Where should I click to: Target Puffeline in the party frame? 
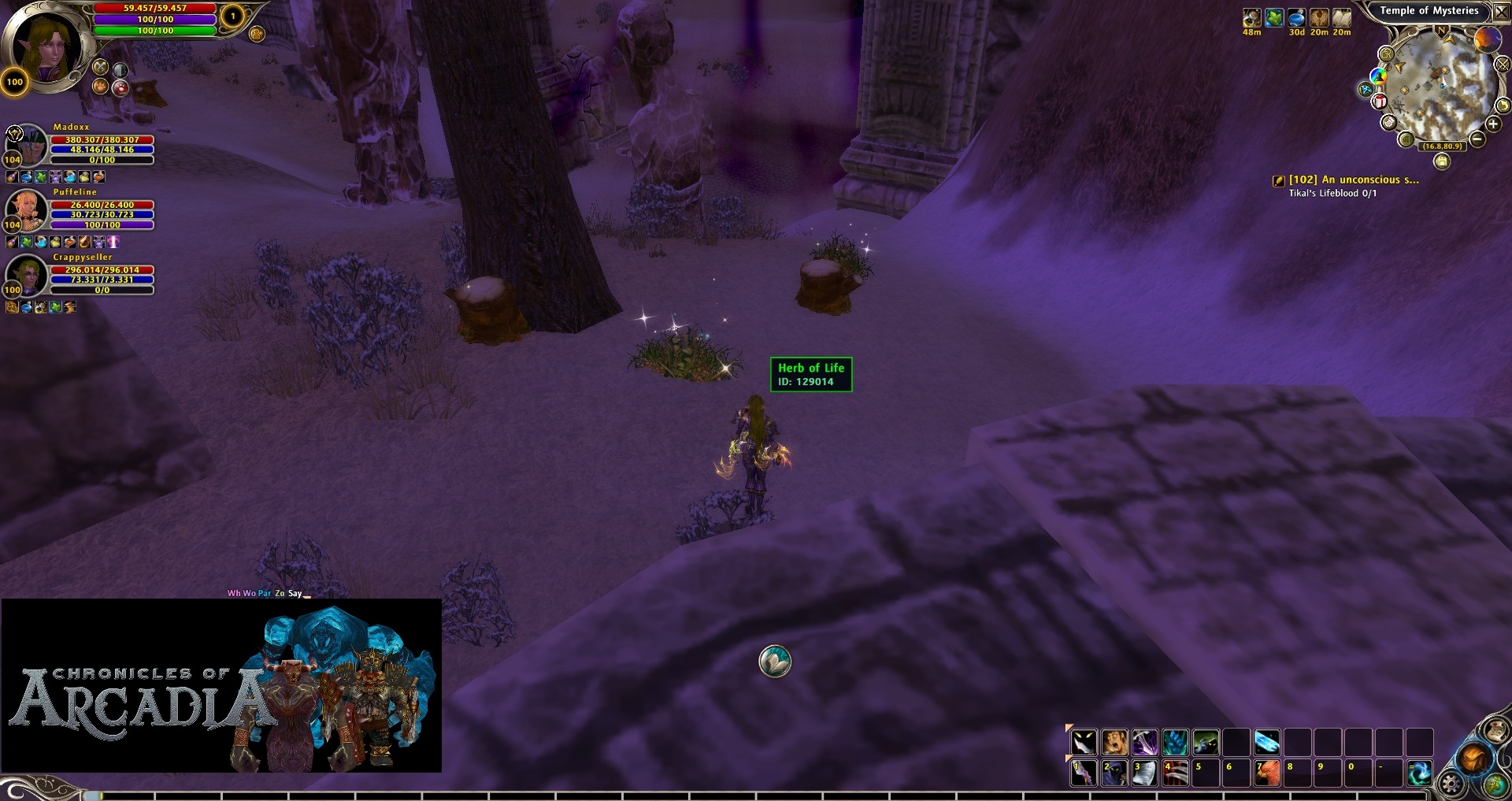pyautogui.click(x=26, y=209)
